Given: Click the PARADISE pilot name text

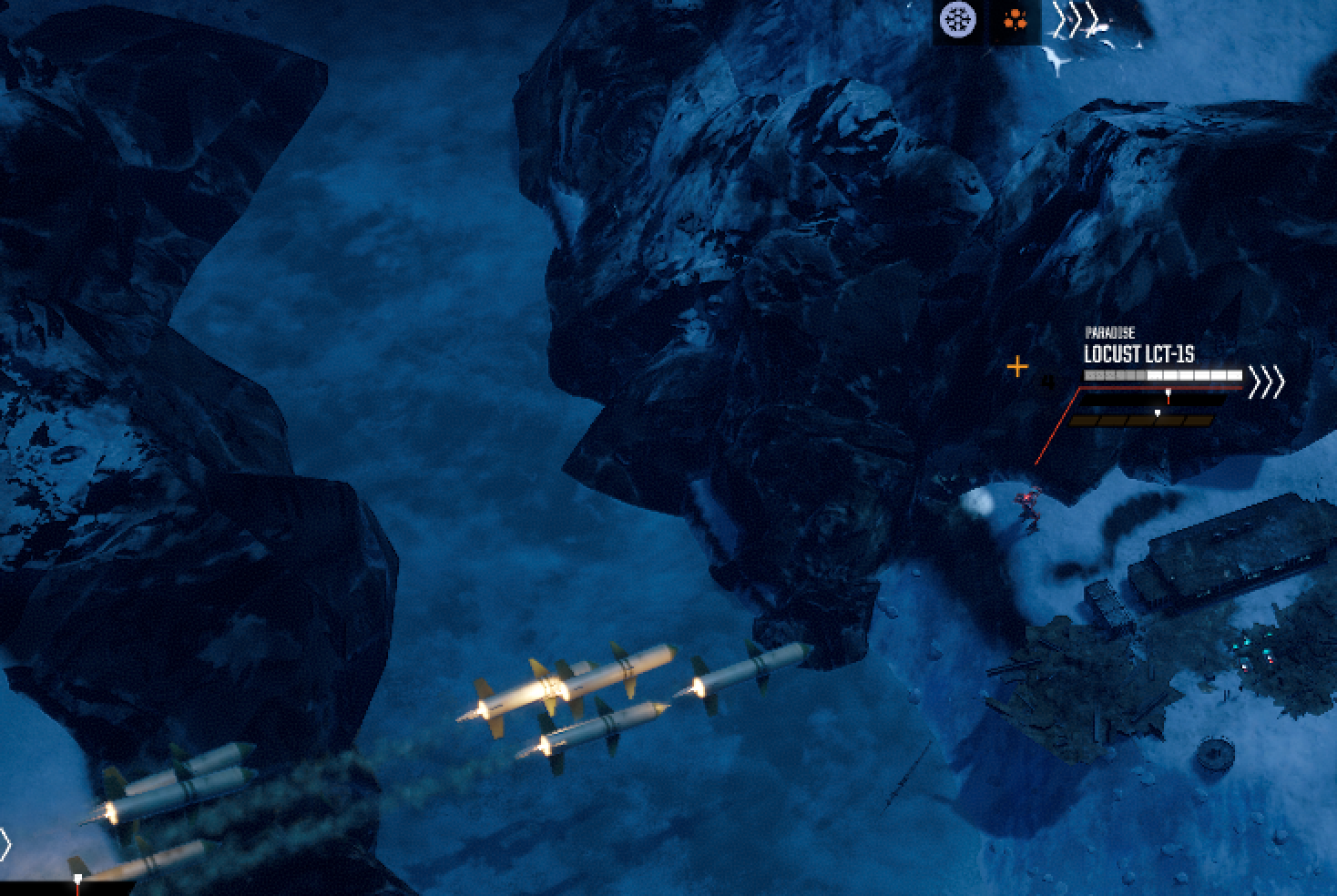Looking at the screenshot, I should (x=1110, y=331).
